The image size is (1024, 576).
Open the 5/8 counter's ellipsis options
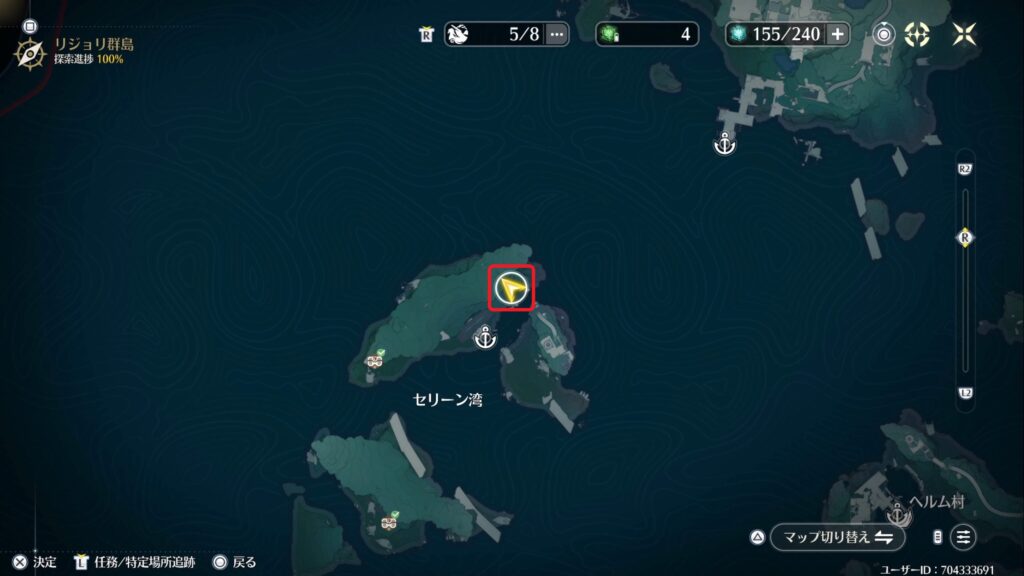557,34
